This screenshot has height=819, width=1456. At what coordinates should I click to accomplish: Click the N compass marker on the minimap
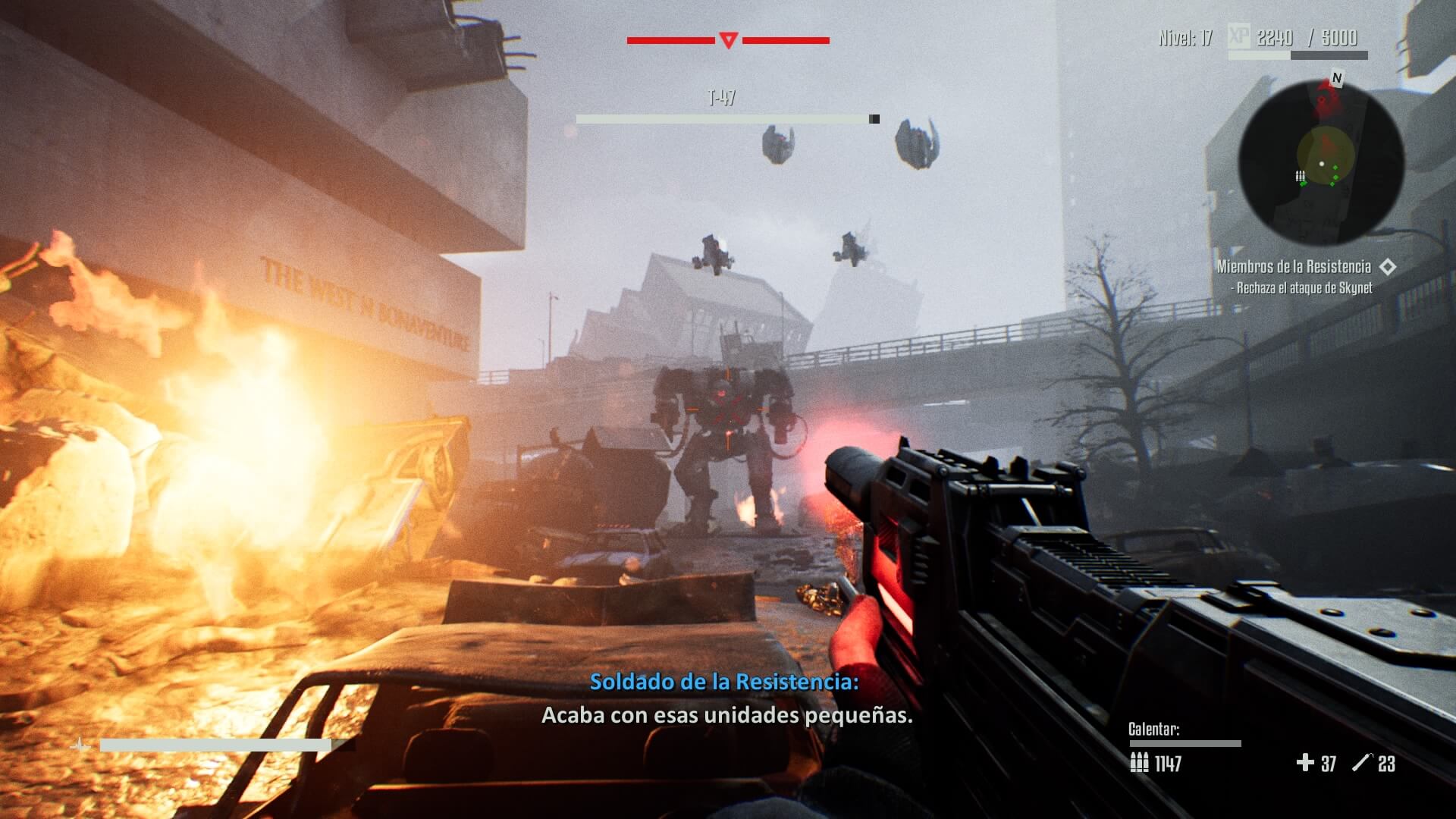1336,77
